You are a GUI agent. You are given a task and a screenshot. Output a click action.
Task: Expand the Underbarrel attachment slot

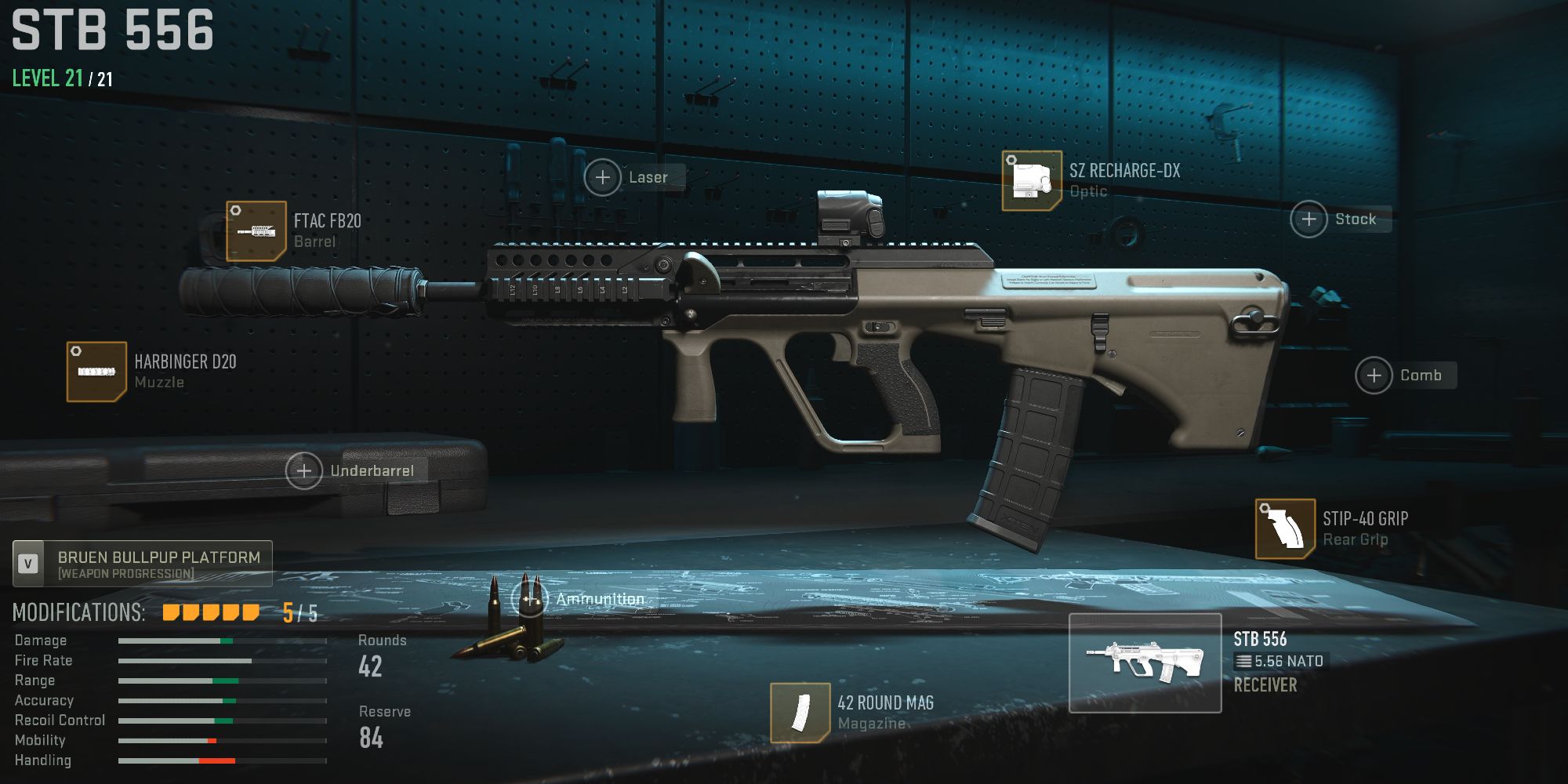click(303, 471)
